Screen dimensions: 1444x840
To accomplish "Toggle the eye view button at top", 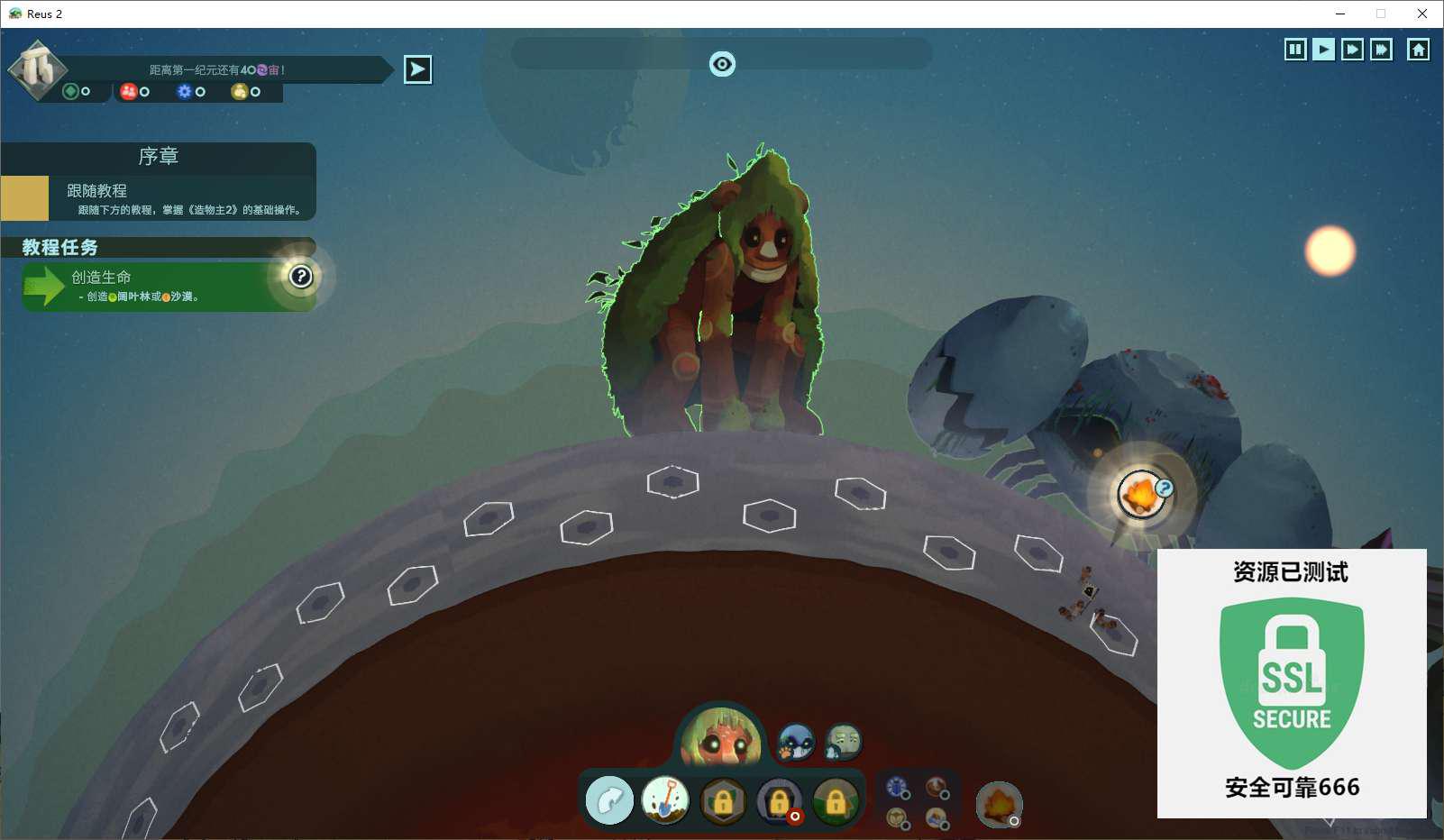I will (722, 64).
